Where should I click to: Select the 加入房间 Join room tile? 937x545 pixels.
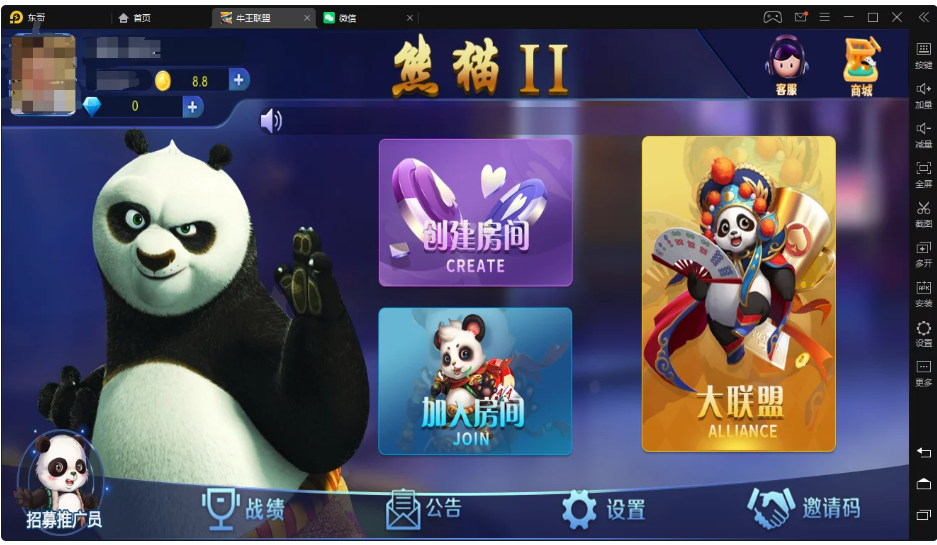click(x=475, y=381)
